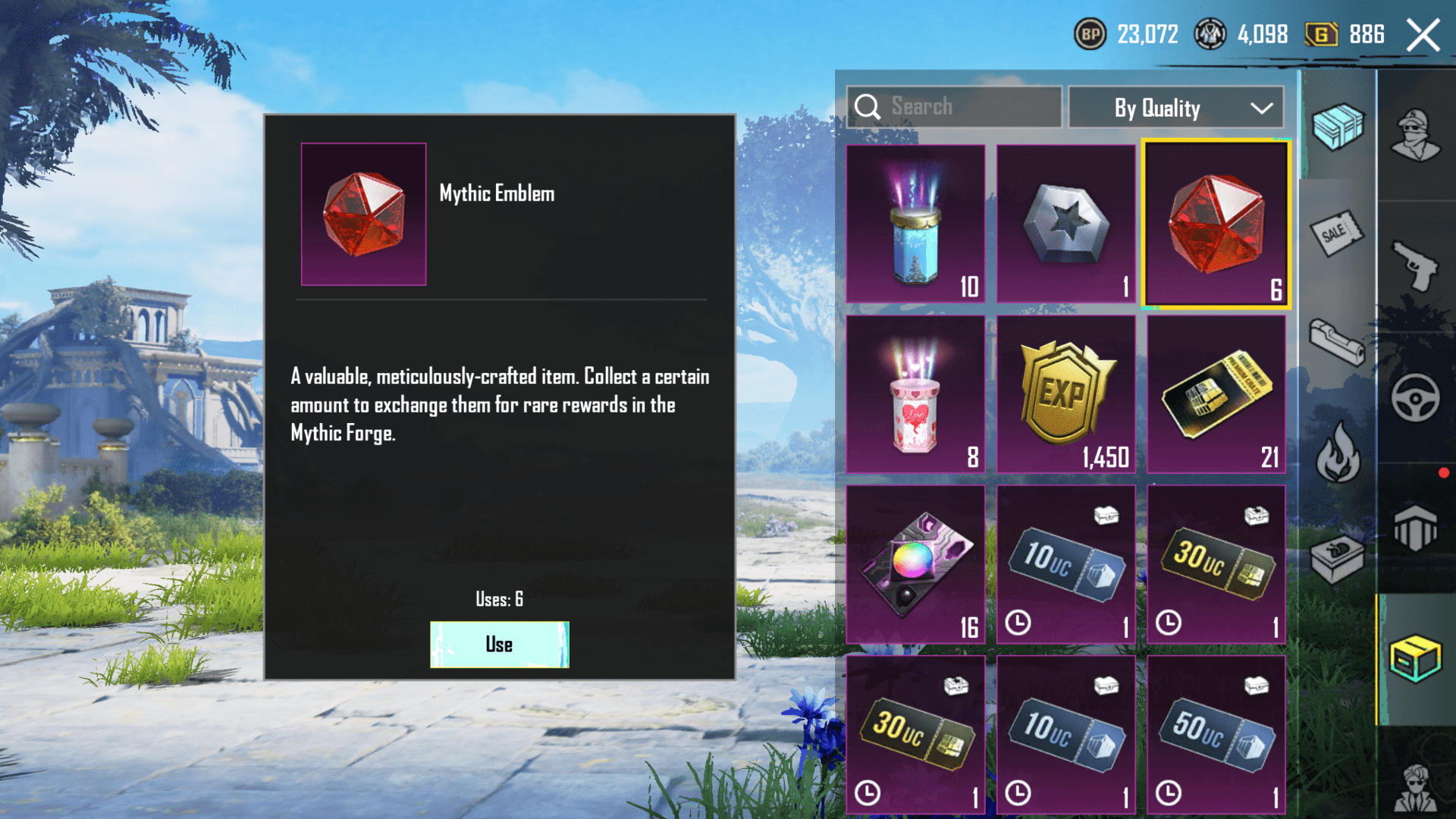The image size is (1456, 819).
Task: Select the rainbow paint card item
Action: pos(915,565)
